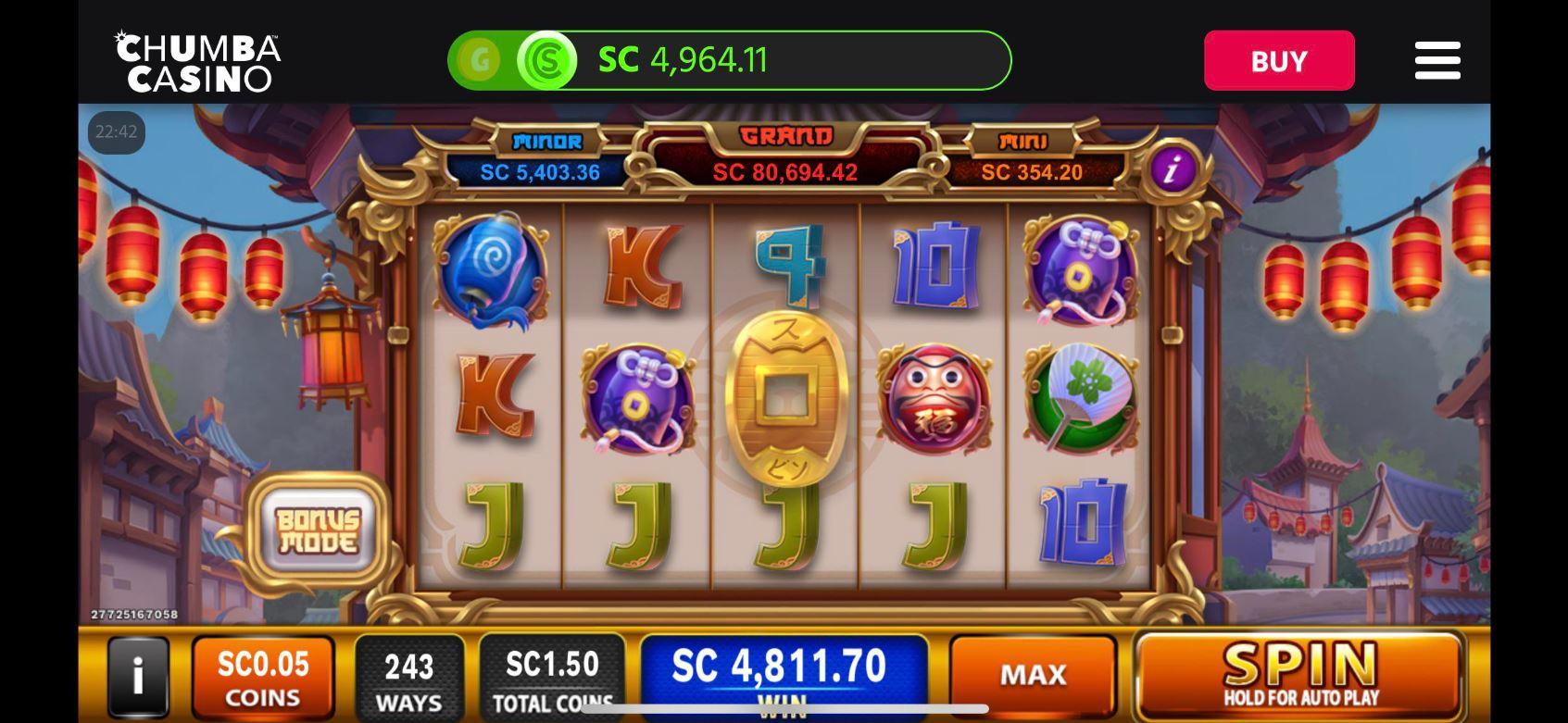Go to Chumba Casino home logo

click(198, 62)
